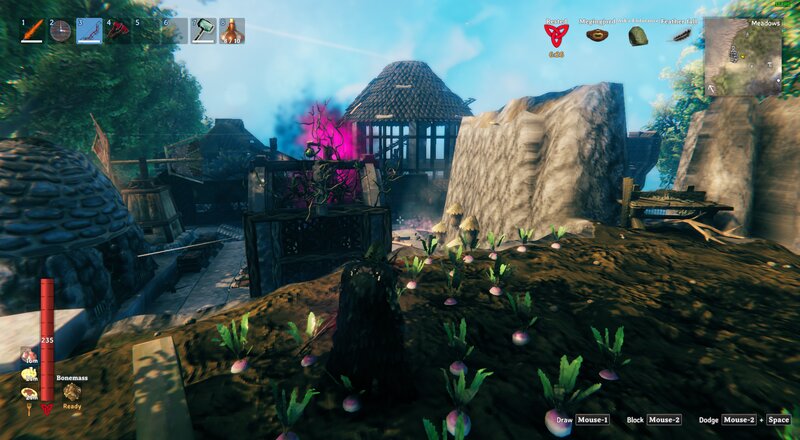The height and width of the screenshot is (440, 800).
Task: Click the red Rested status icon
Action: point(556,36)
